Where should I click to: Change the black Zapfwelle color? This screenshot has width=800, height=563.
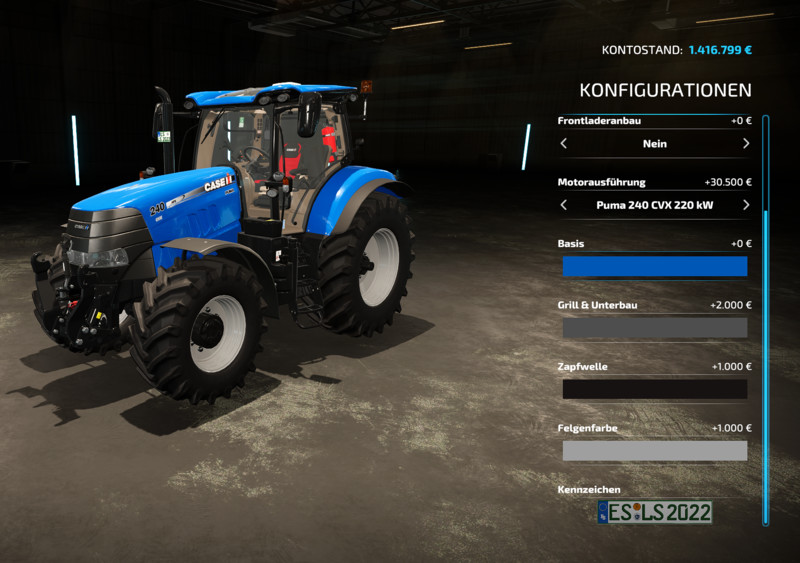tap(654, 389)
